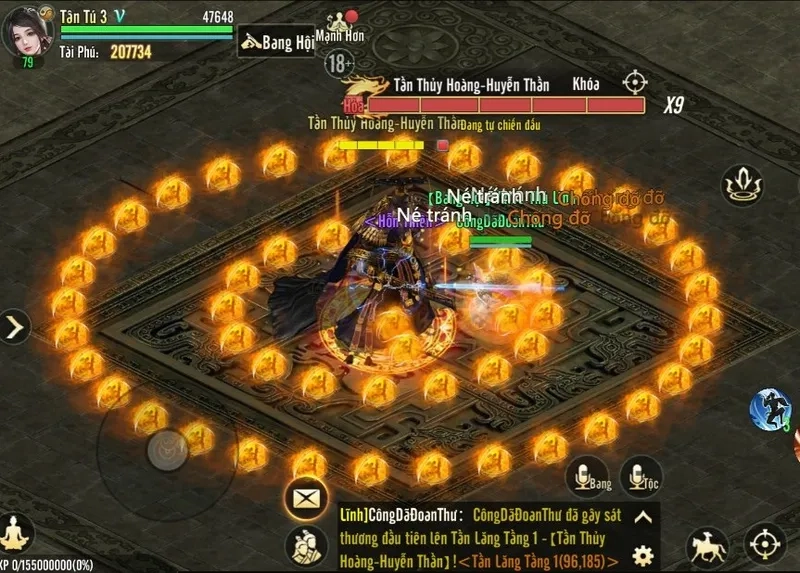Open the mail envelope icon
The height and width of the screenshot is (573, 800).
click(x=305, y=497)
